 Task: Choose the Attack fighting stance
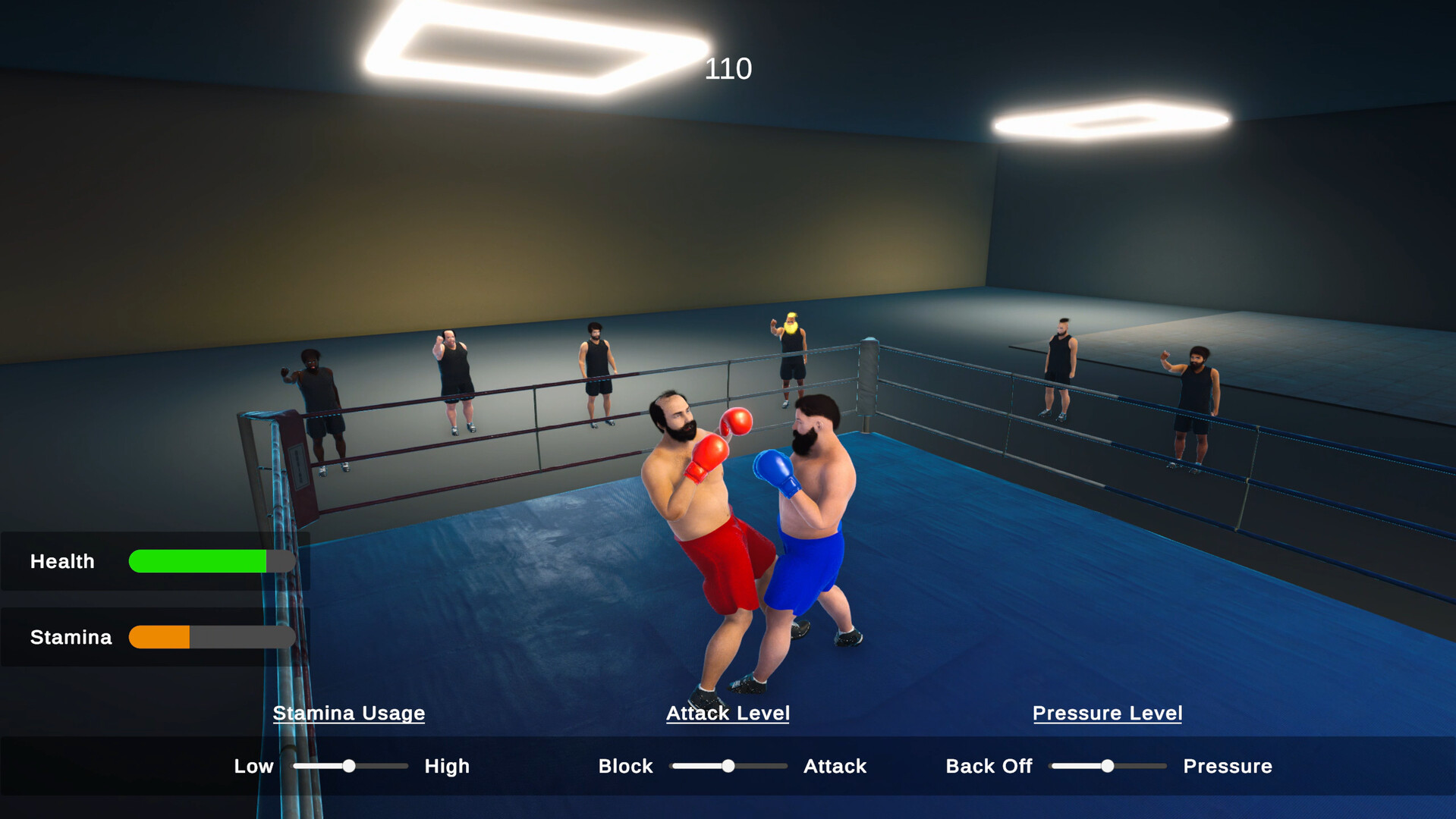click(834, 766)
